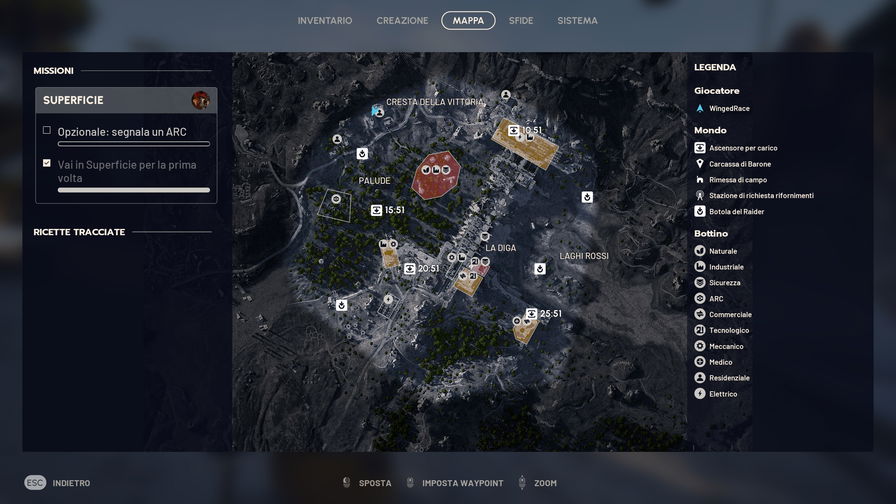Click the 'Botola del Raider' legend entry
896x504 pixels.
[x=736, y=211]
